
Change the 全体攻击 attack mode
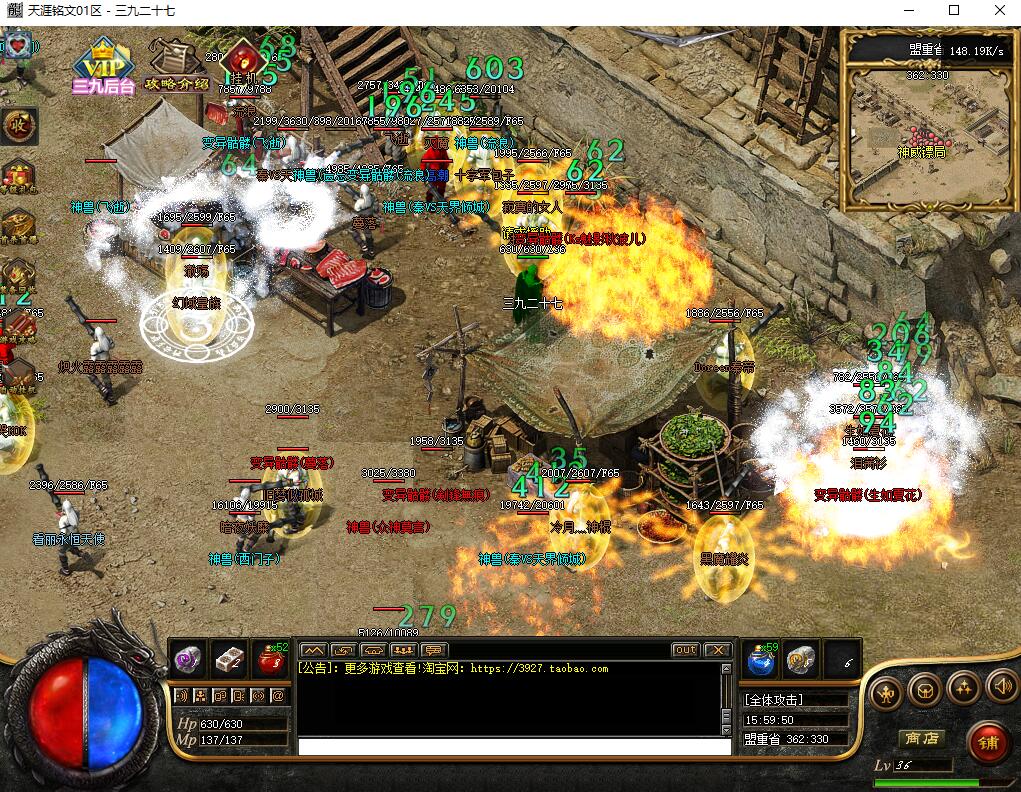(774, 700)
